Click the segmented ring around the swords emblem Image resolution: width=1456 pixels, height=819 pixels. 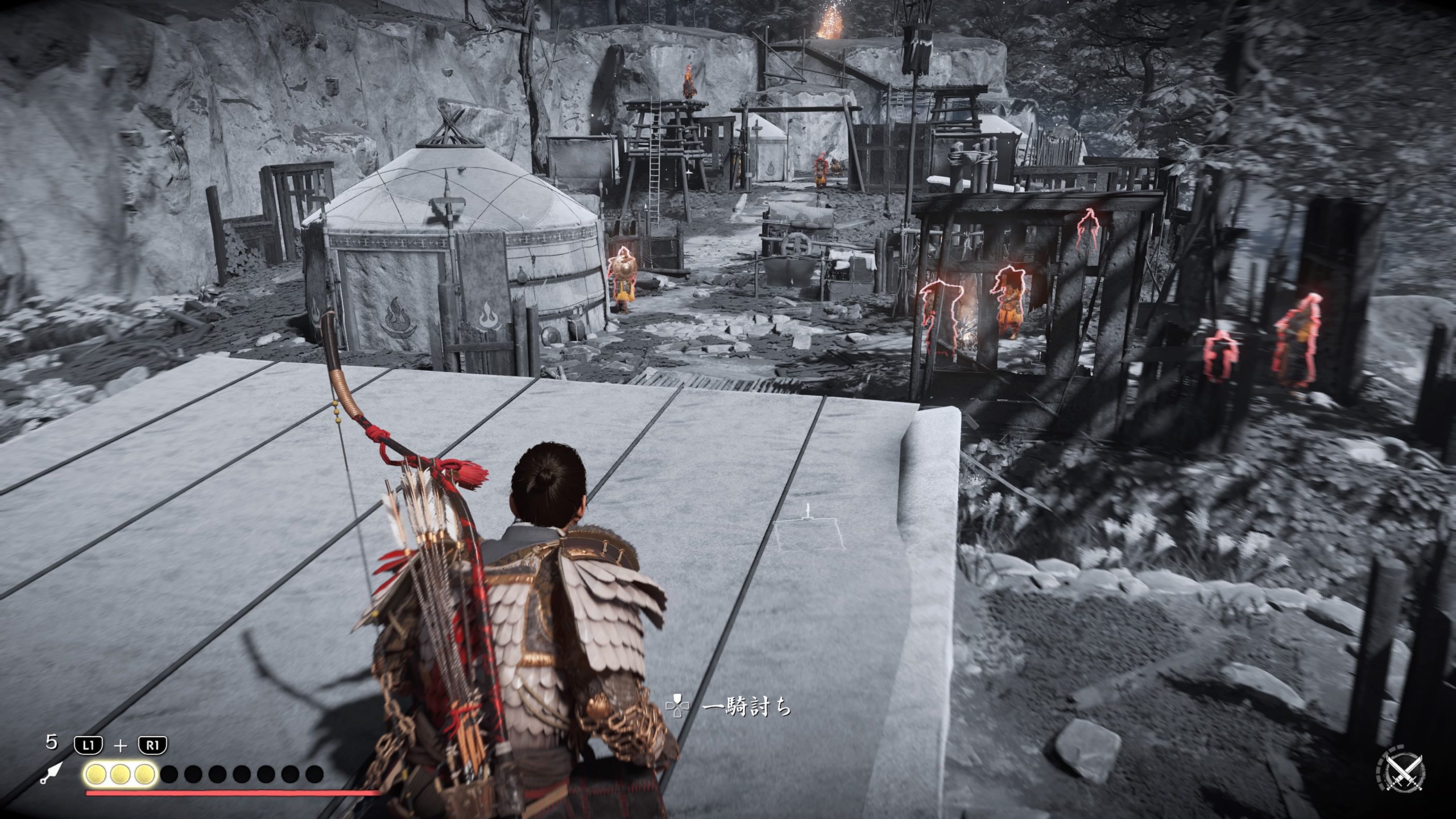pos(1380,767)
